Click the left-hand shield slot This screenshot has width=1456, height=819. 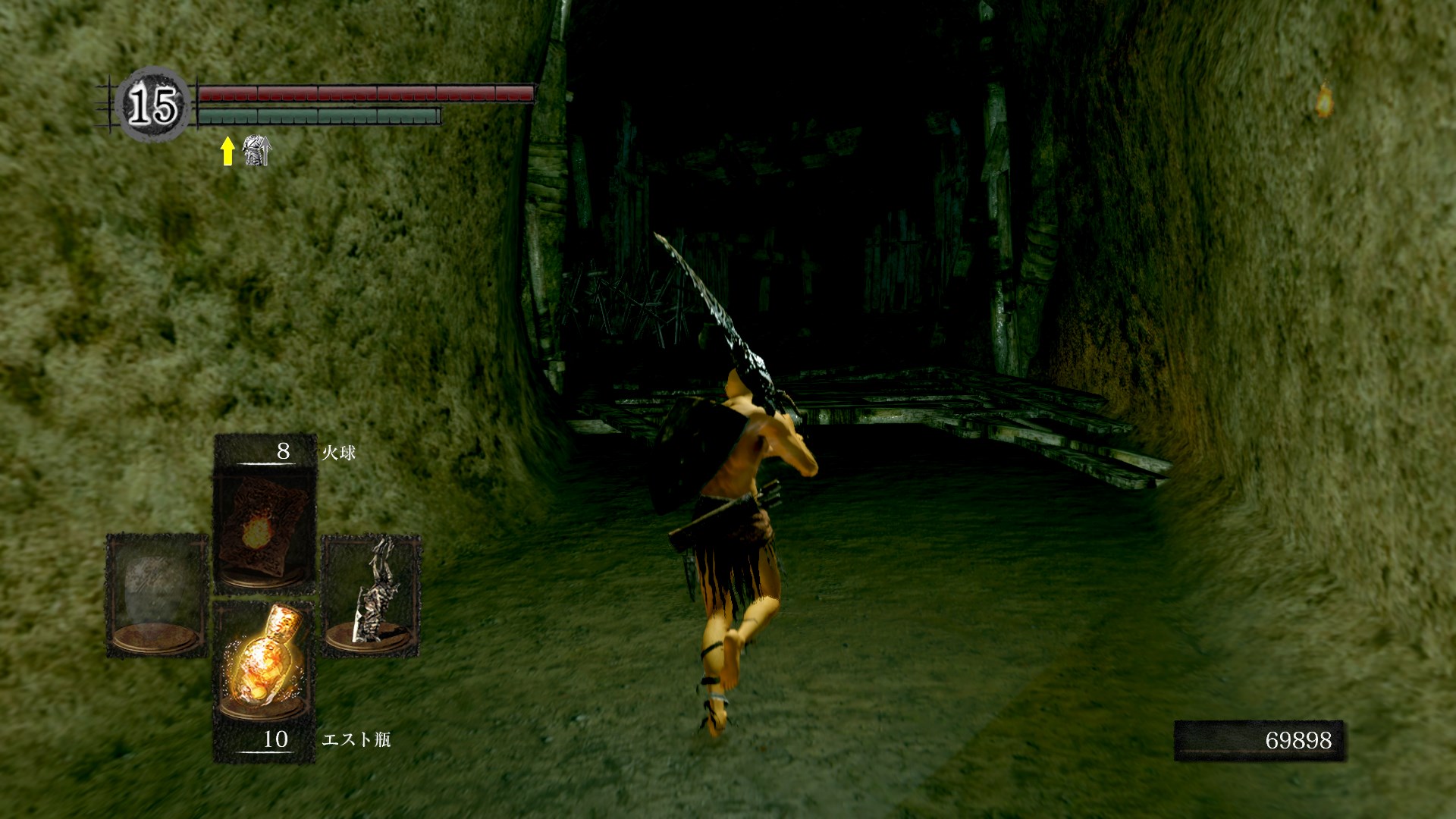[157, 595]
